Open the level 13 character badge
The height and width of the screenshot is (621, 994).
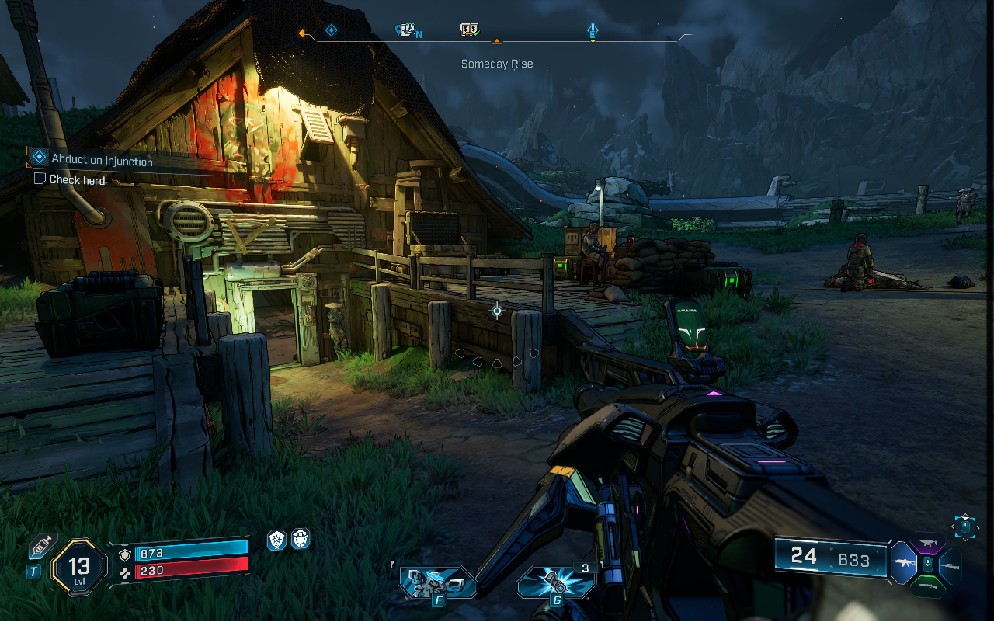point(79,567)
